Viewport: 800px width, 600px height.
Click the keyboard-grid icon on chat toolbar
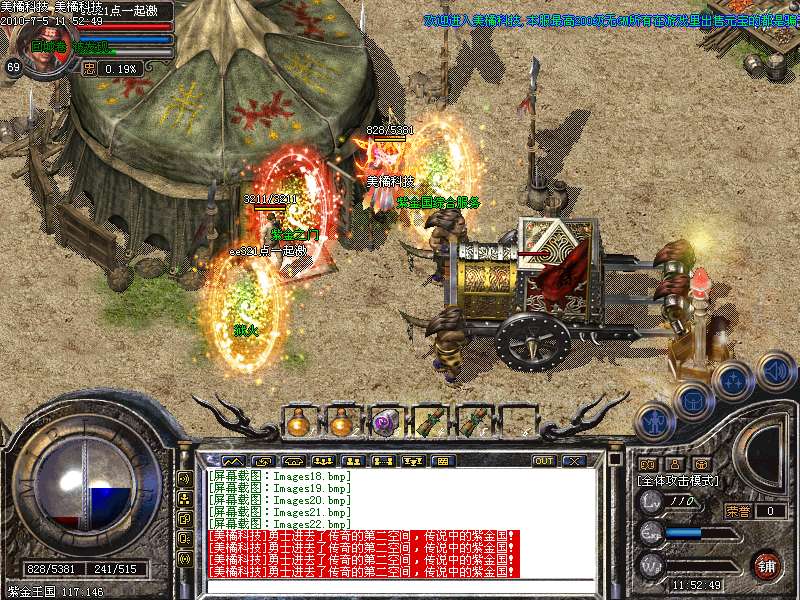tap(441, 461)
